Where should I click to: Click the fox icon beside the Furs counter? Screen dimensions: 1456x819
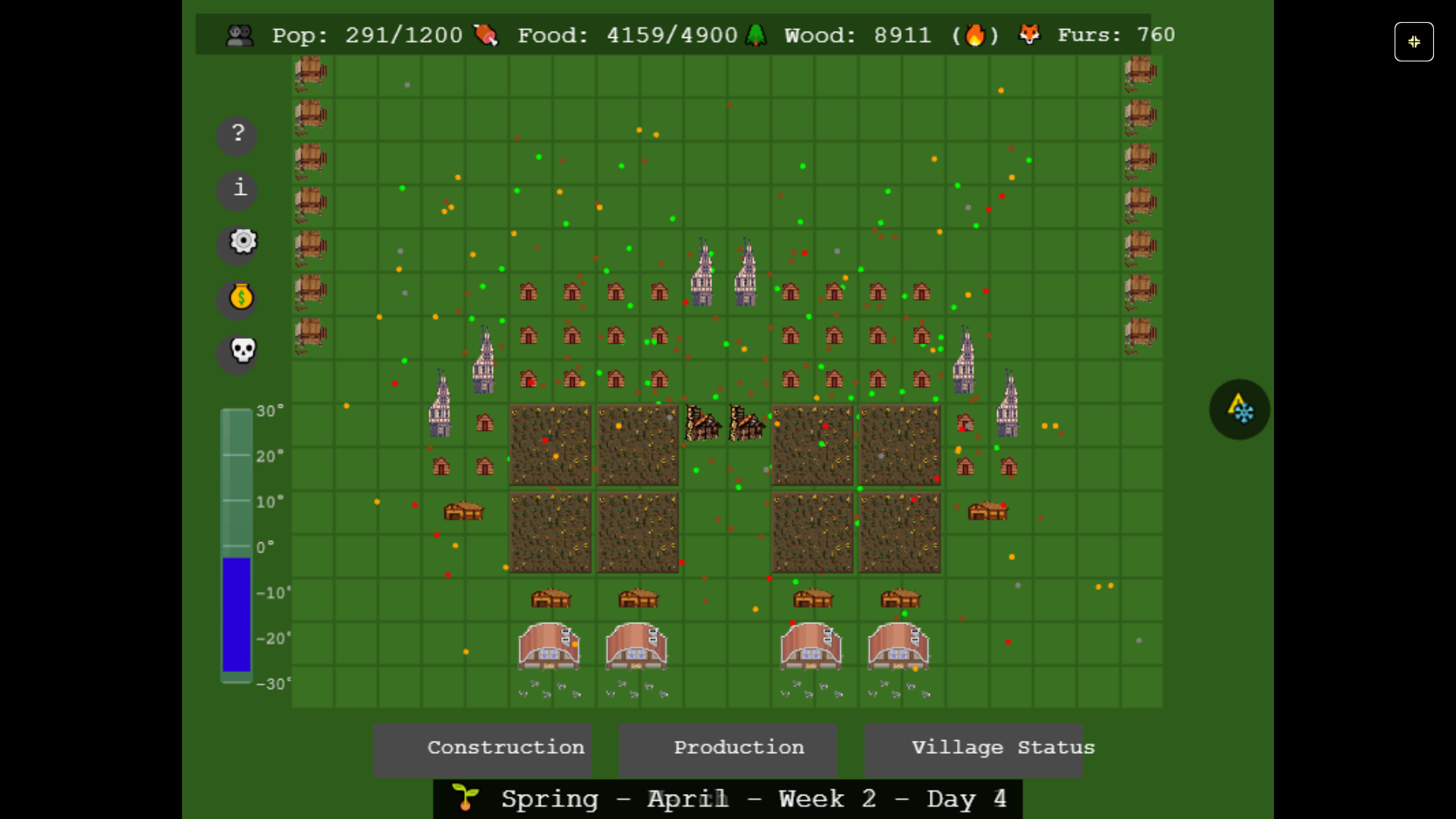coord(1029,34)
